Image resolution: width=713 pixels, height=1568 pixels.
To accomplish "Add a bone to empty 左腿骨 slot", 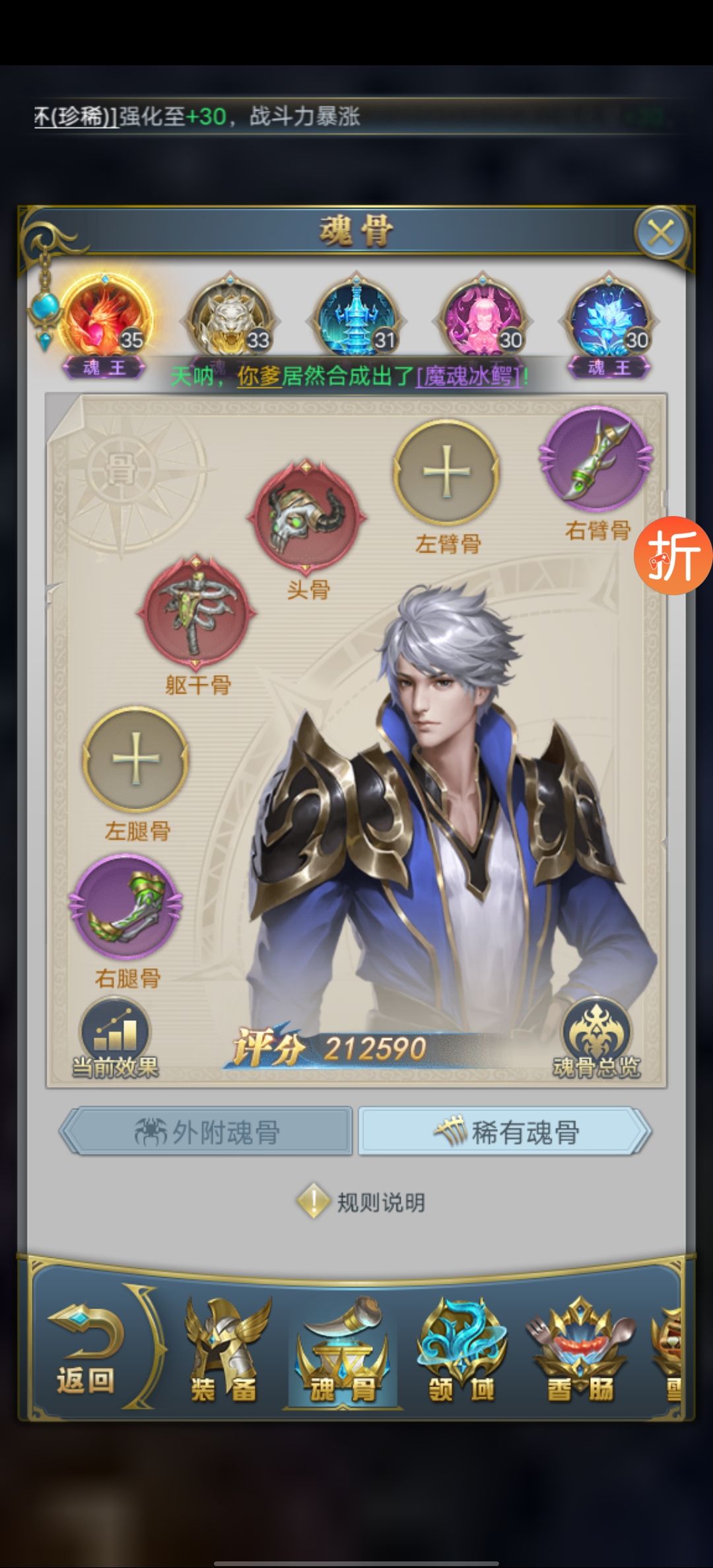I will click(x=136, y=759).
